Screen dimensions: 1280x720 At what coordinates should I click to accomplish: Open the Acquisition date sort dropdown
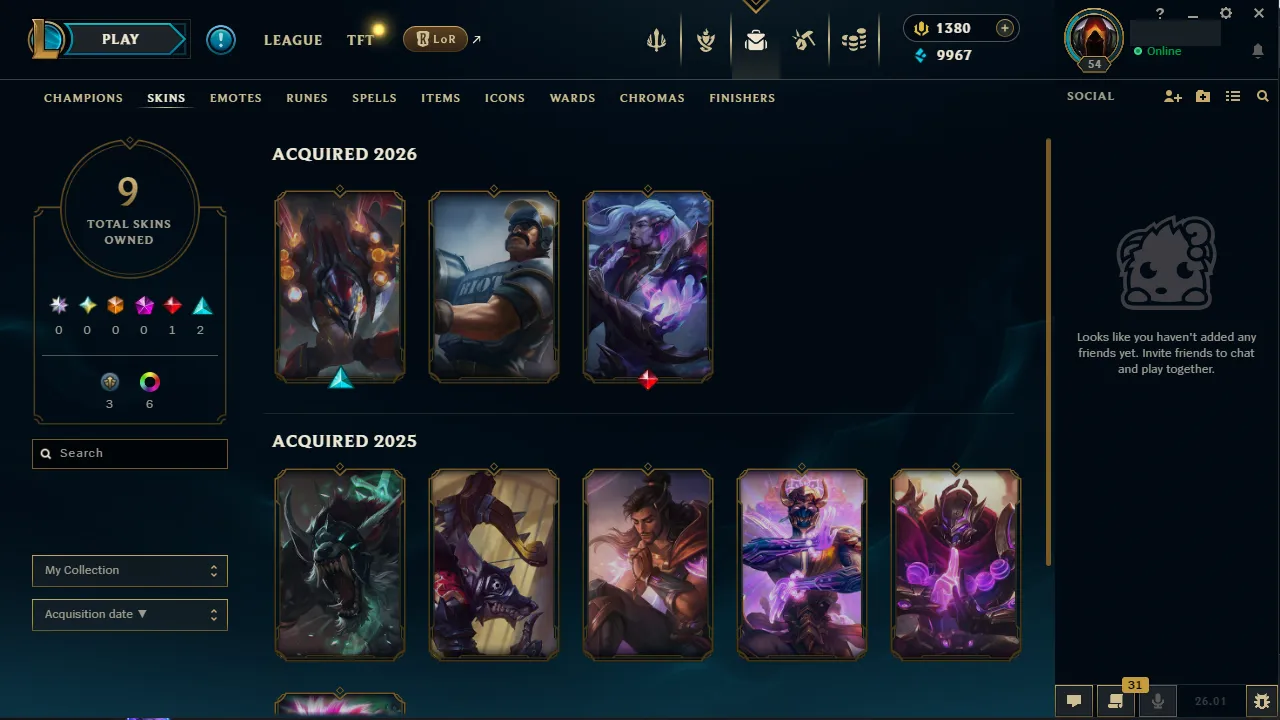[129, 614]
